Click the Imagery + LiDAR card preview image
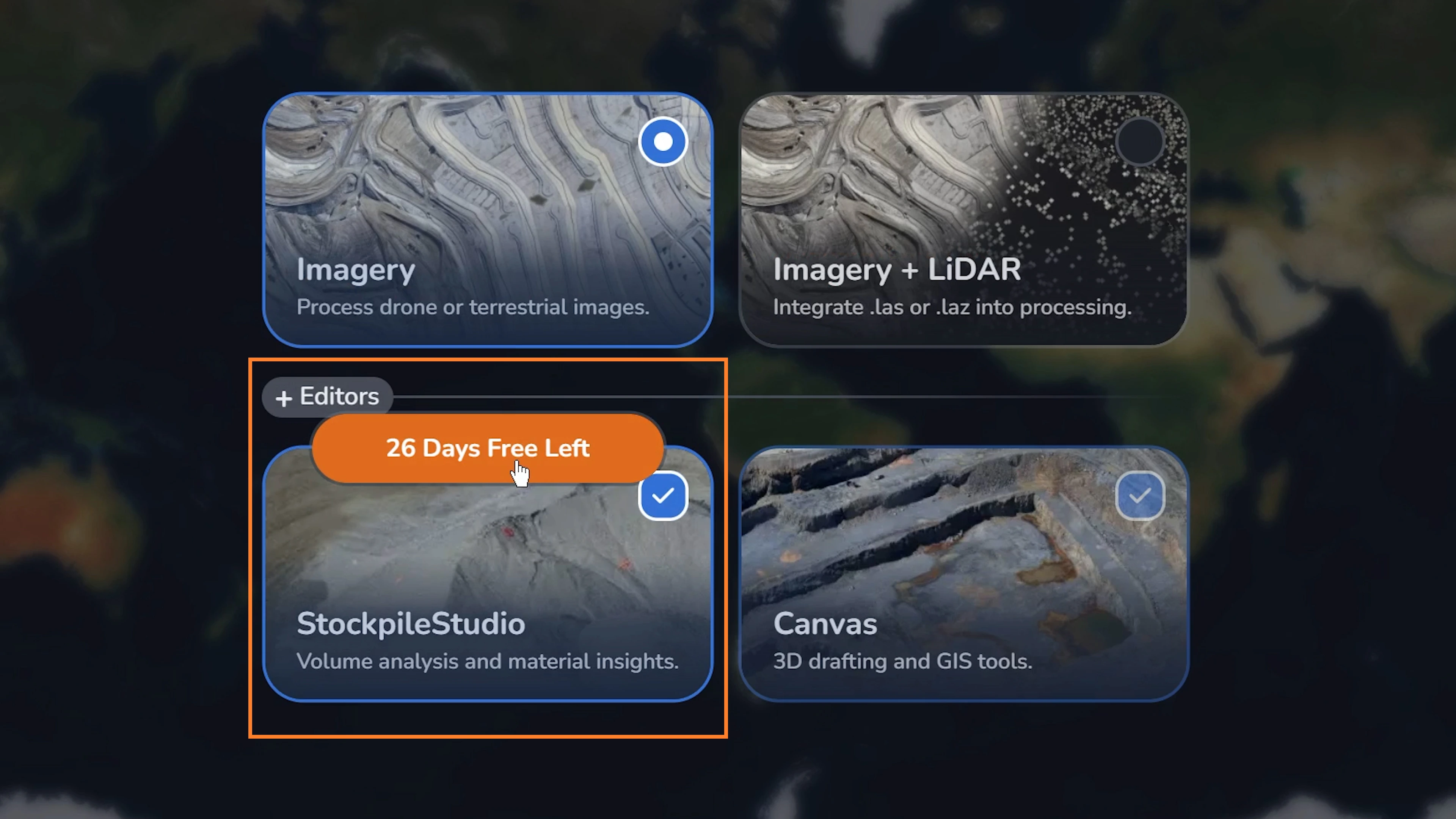 (961, 187)
